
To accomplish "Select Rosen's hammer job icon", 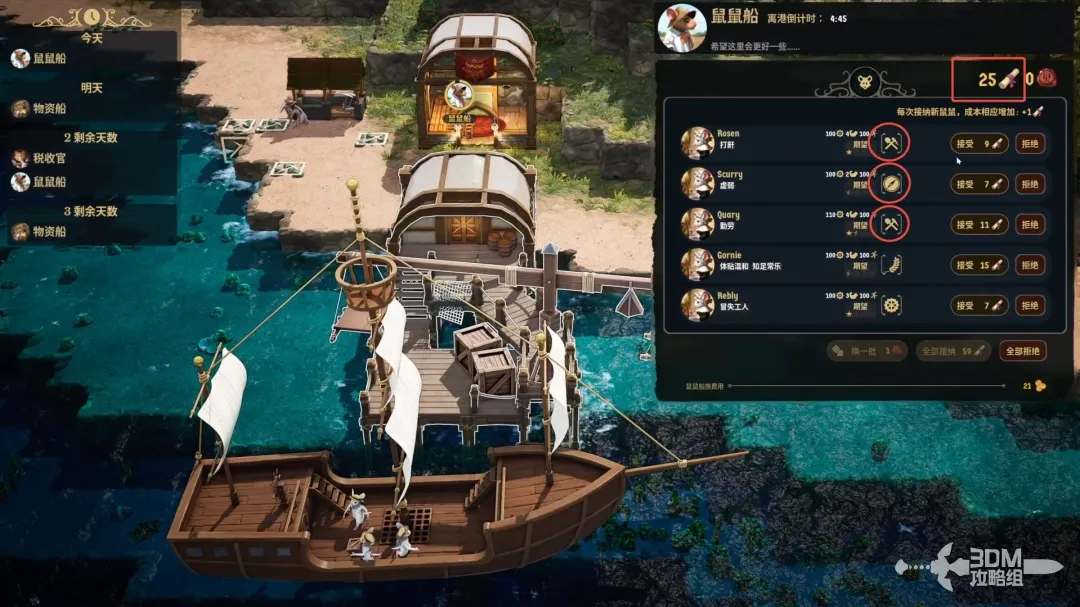I will pyautogui.click(x=890, y=144).
